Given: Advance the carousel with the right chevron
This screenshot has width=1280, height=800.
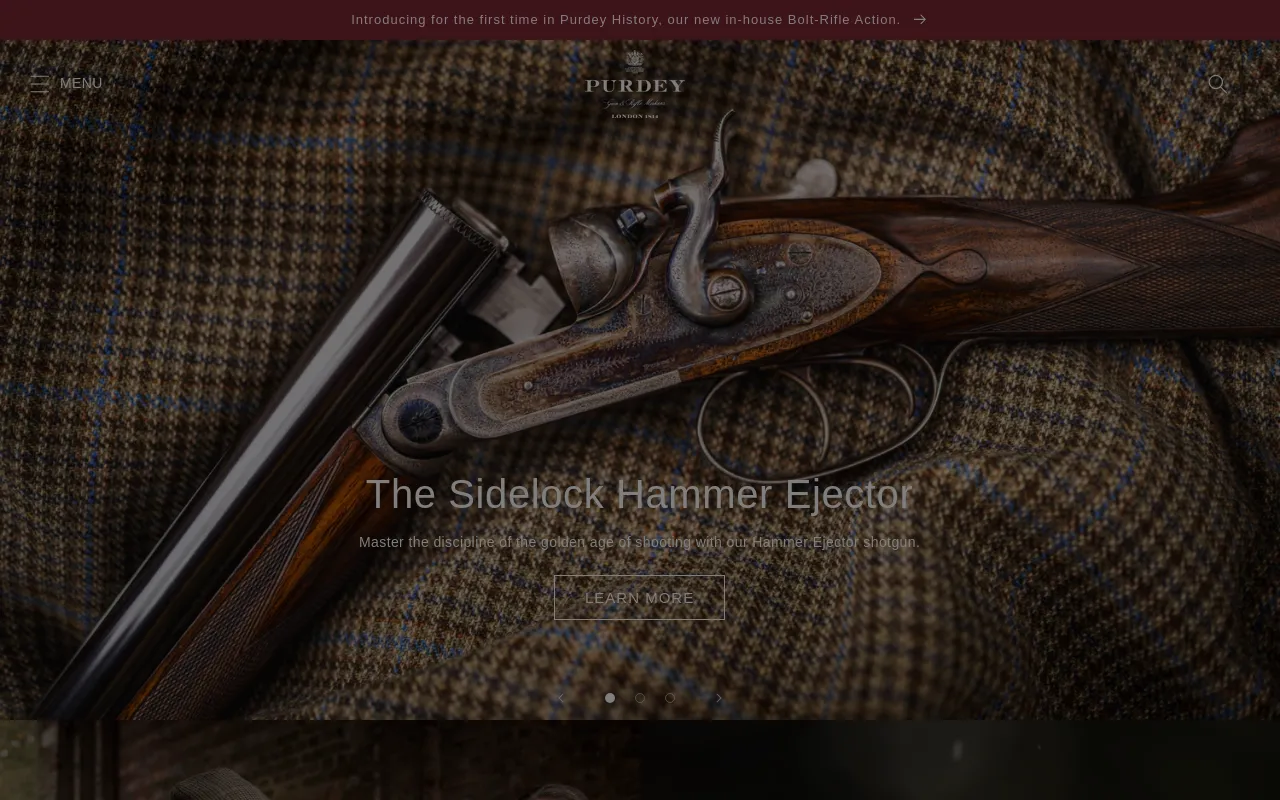Looking at the screenshot, I should [719, 698].
